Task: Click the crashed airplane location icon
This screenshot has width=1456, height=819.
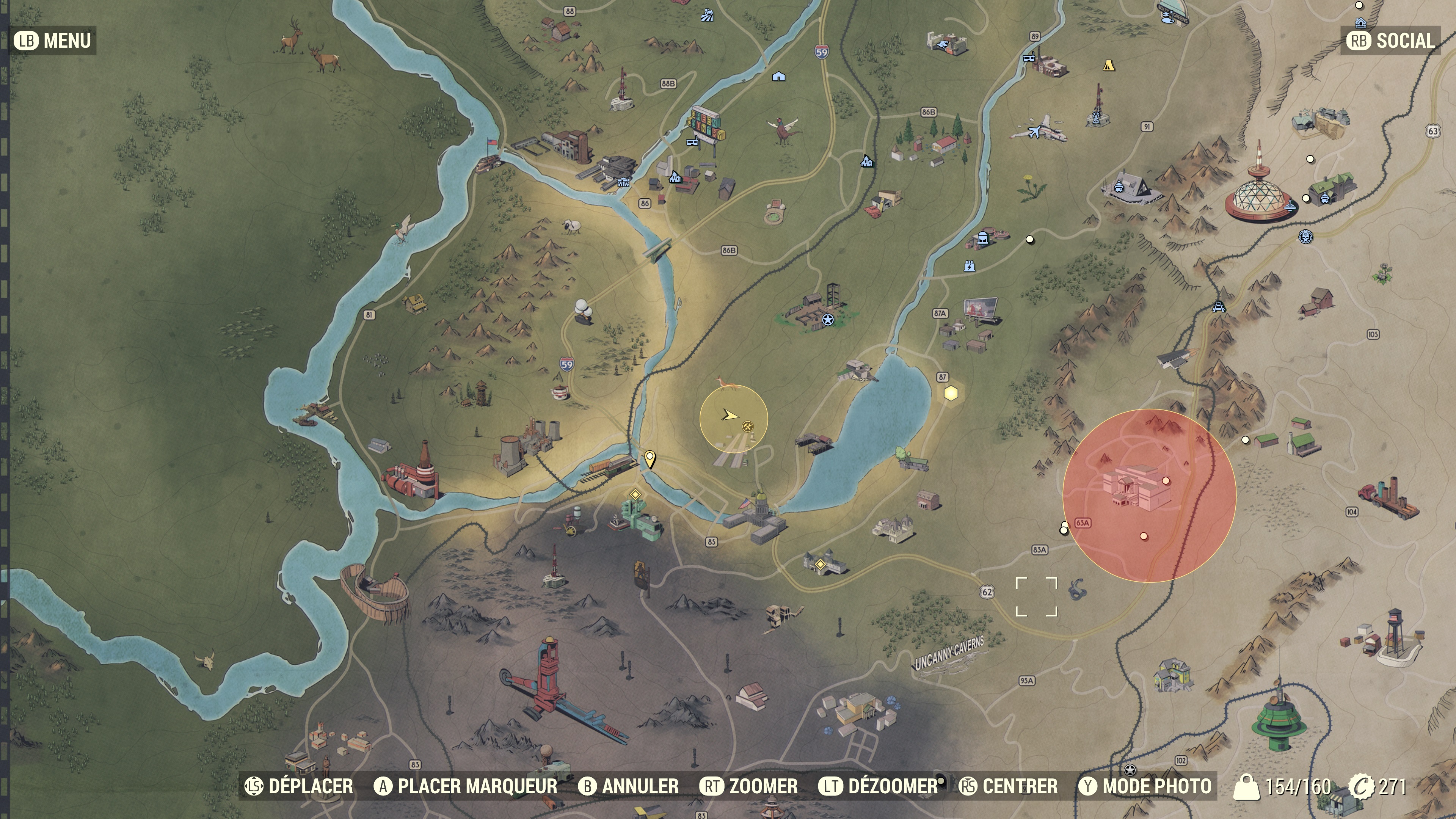Action: (1038, 129)
